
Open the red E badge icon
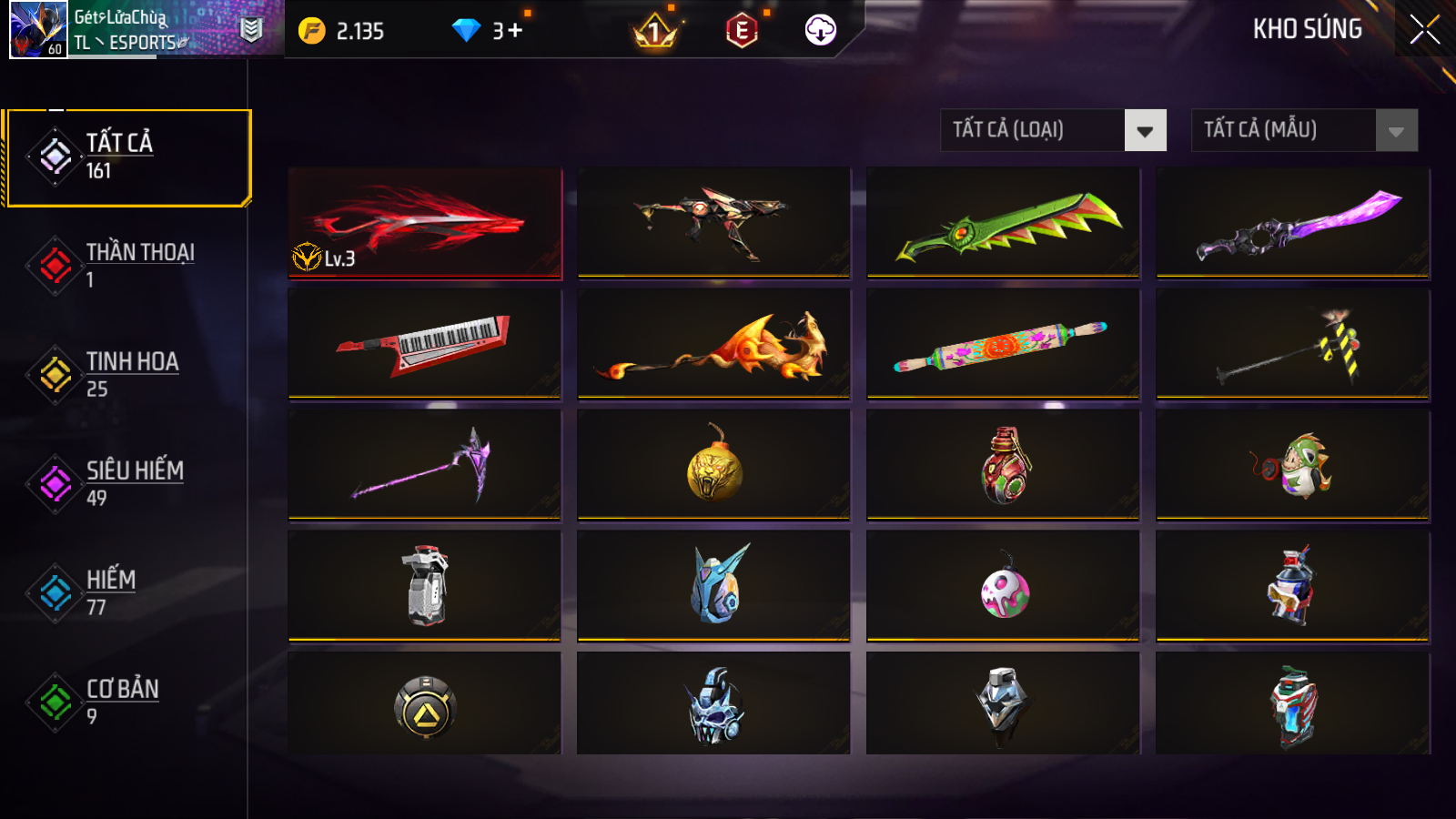click(x=742, y=31)
